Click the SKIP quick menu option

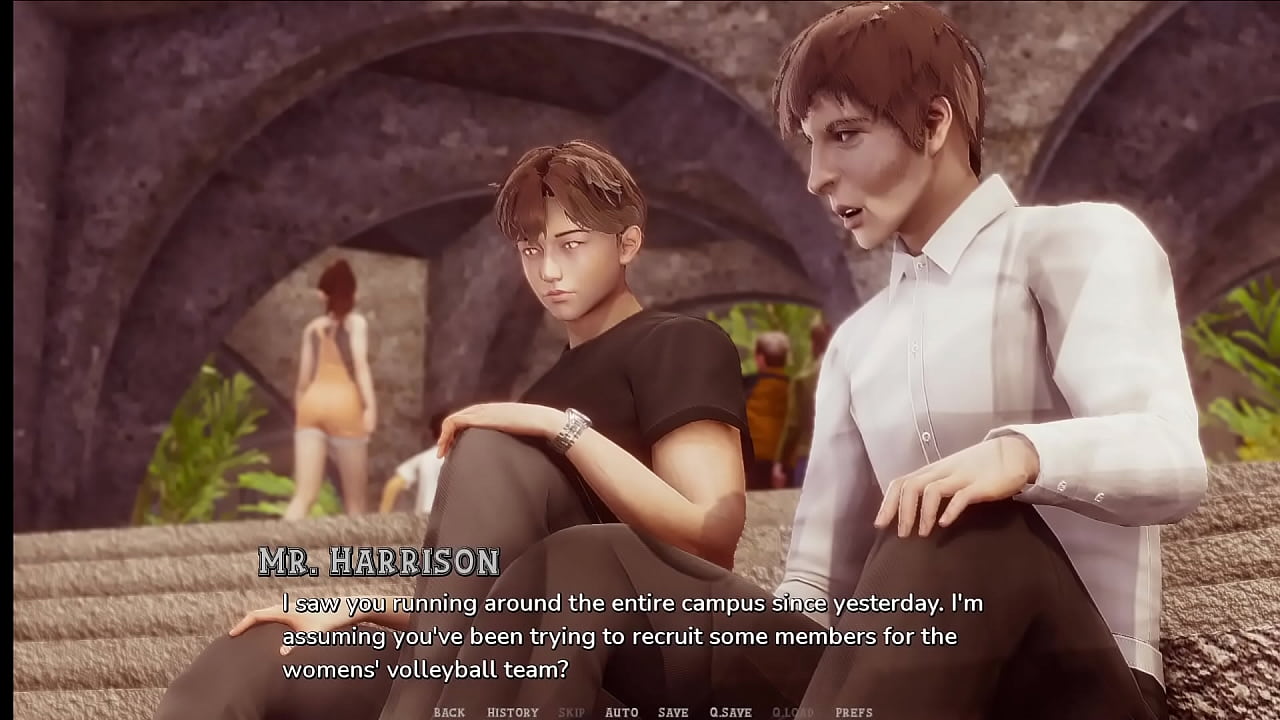coord(571,712)
